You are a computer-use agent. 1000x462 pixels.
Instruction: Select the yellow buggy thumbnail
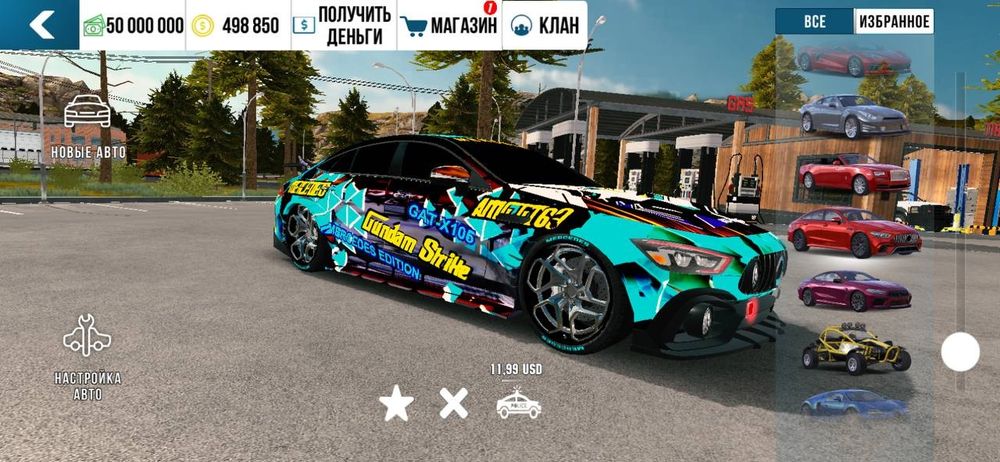click(x=853, y=346)
